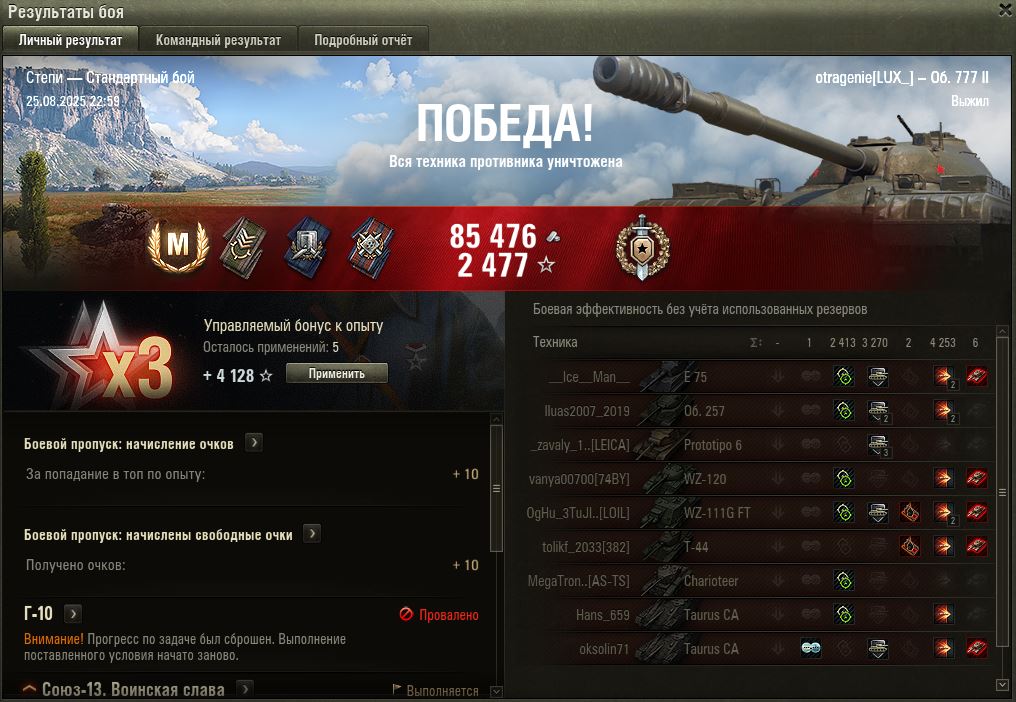Open the Подробный отчёт tab
Screen dimensions: 1016x702
[x=363, y=40]
